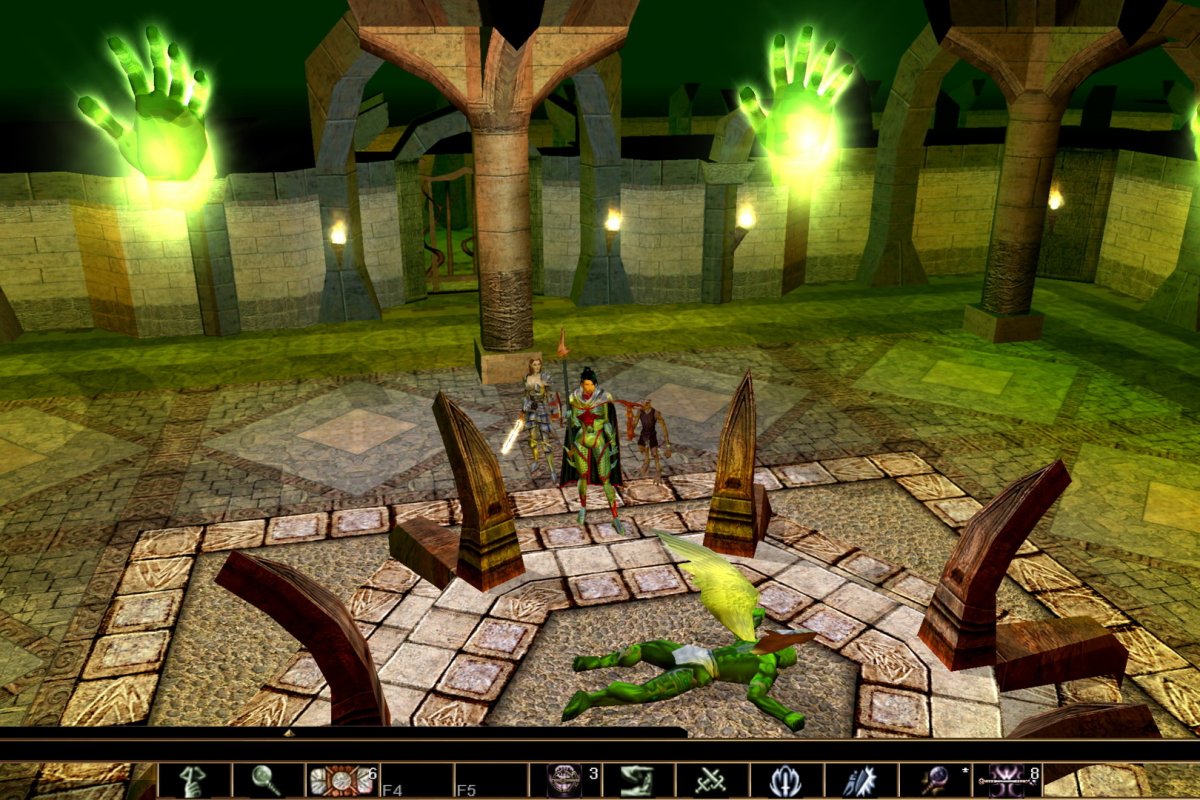The height and width of the screenshot is (800, 1200).
Task: Activate the magnifying glass search mode
Action: (268, 780)
